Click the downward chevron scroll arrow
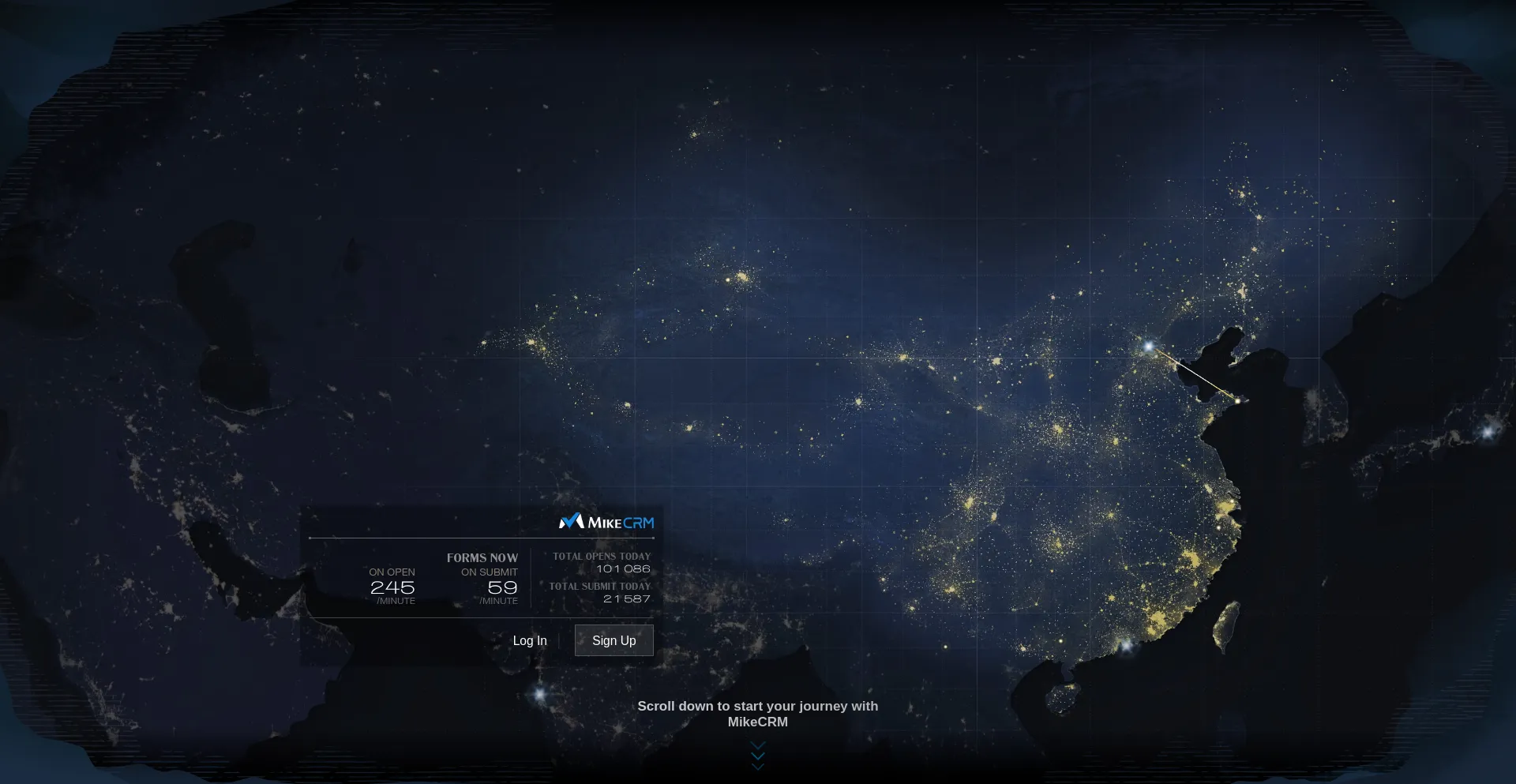 point(758,756)
